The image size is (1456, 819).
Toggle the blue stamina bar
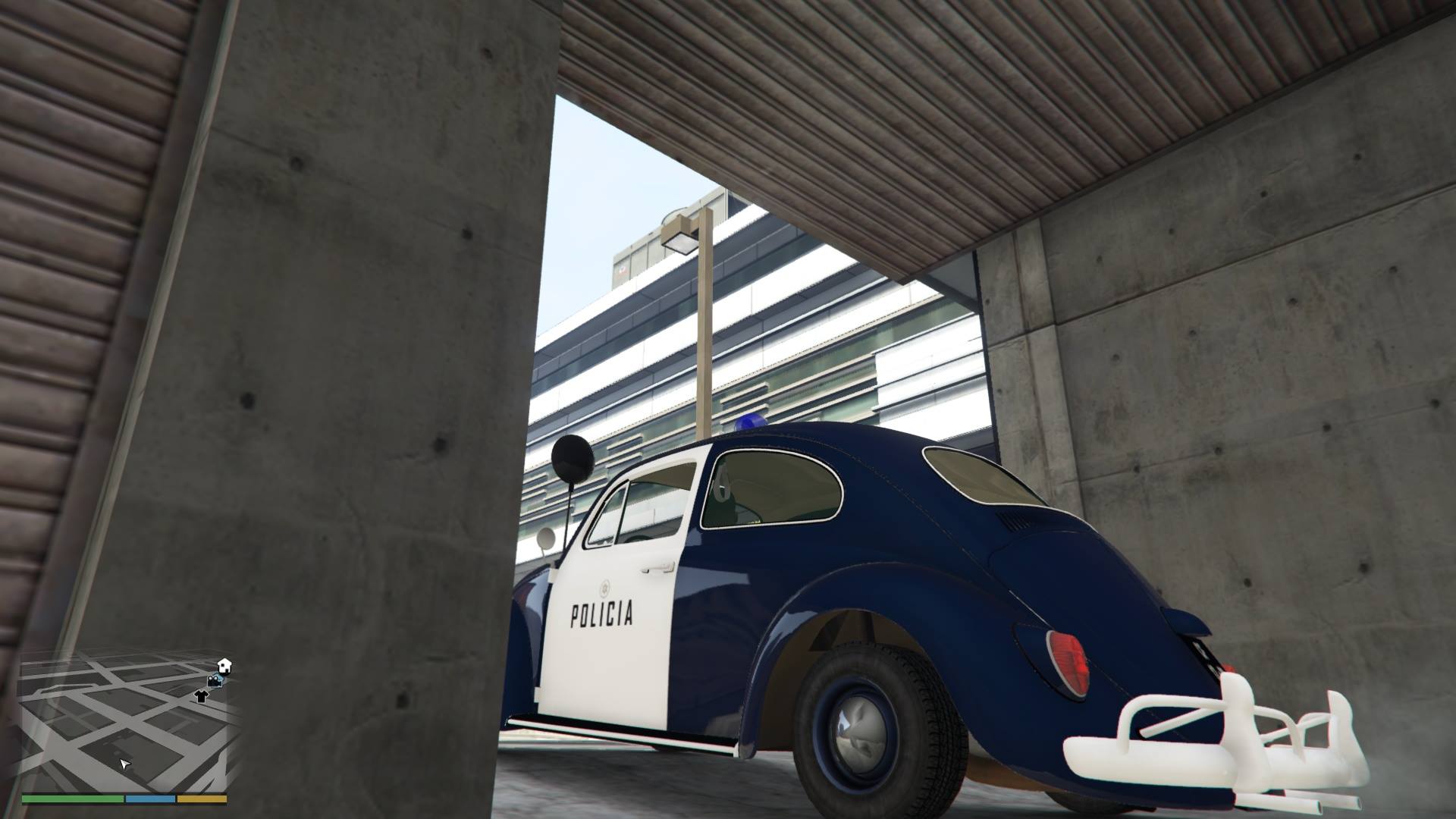point(150,798)
